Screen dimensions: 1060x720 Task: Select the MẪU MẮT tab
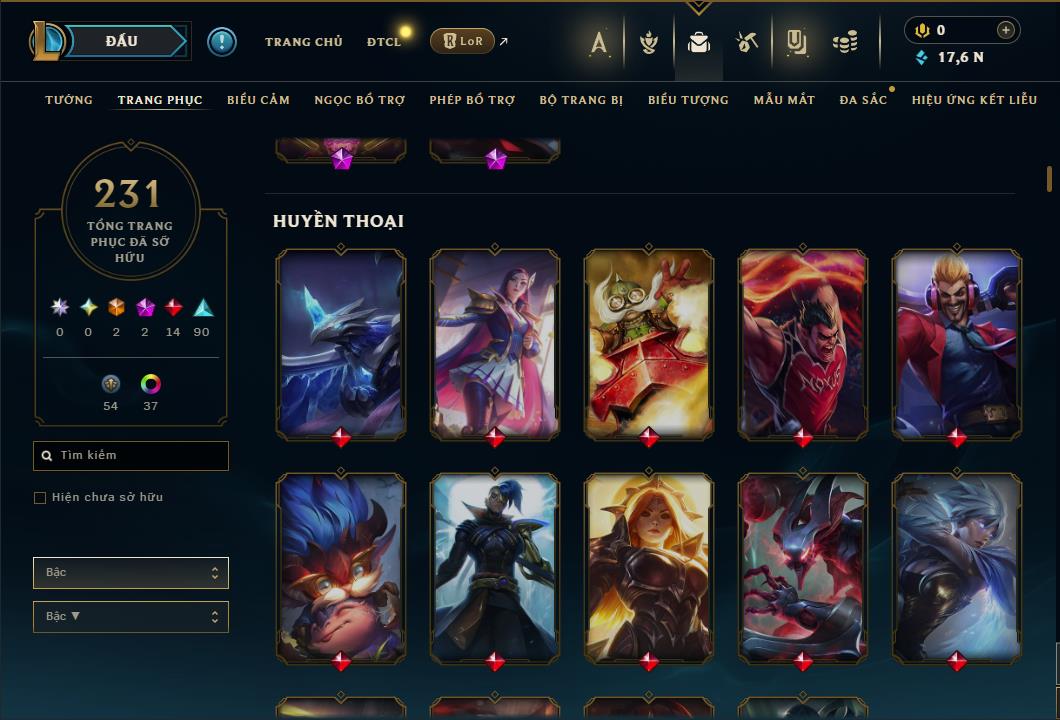point(784,100)
